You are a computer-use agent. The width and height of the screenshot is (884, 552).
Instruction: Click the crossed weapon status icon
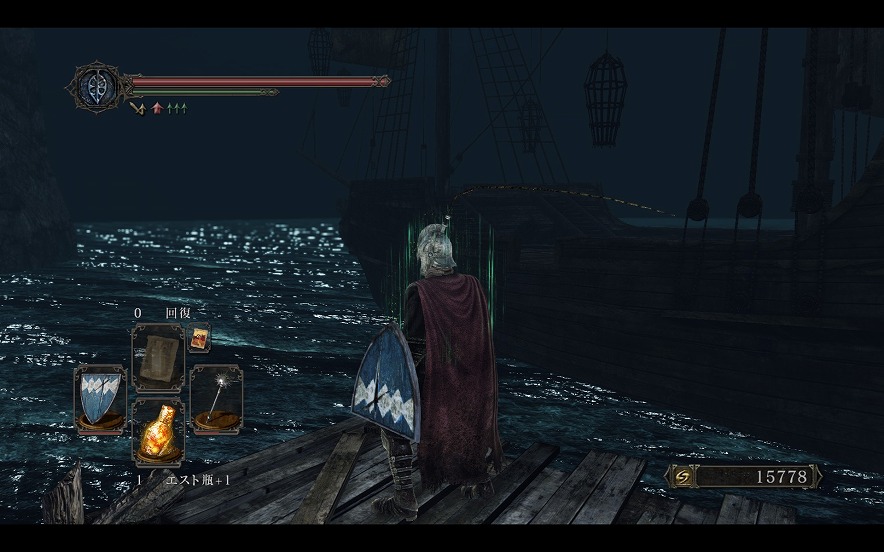138,107
